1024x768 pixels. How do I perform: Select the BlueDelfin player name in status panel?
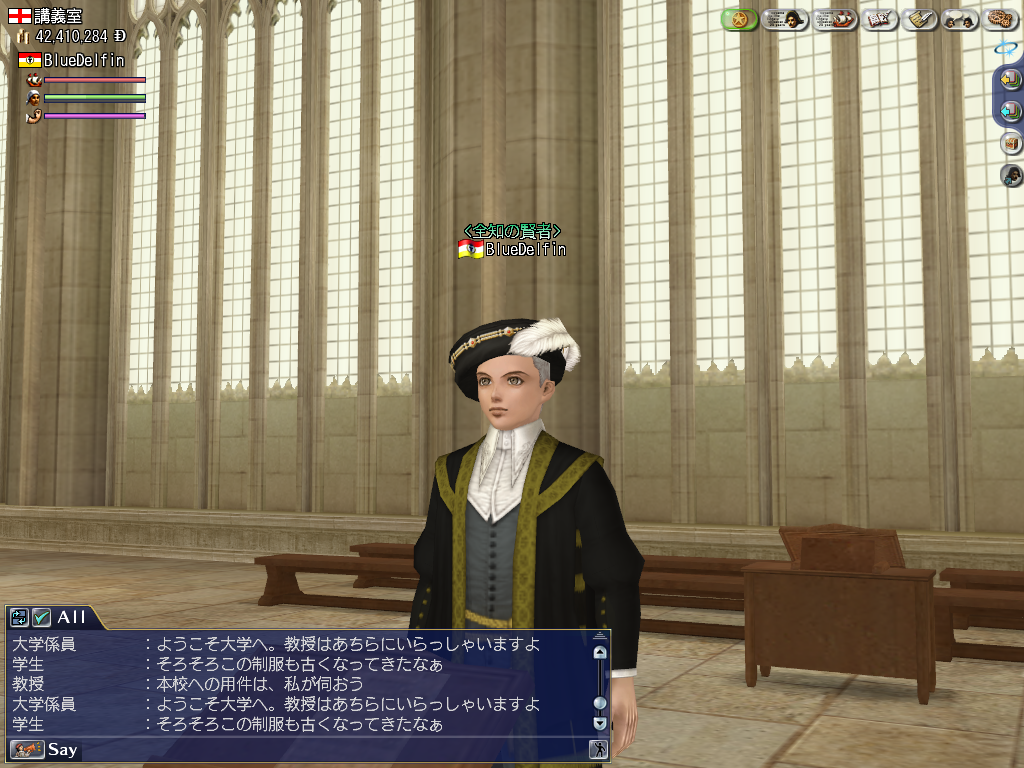click(x=84, y=60)
